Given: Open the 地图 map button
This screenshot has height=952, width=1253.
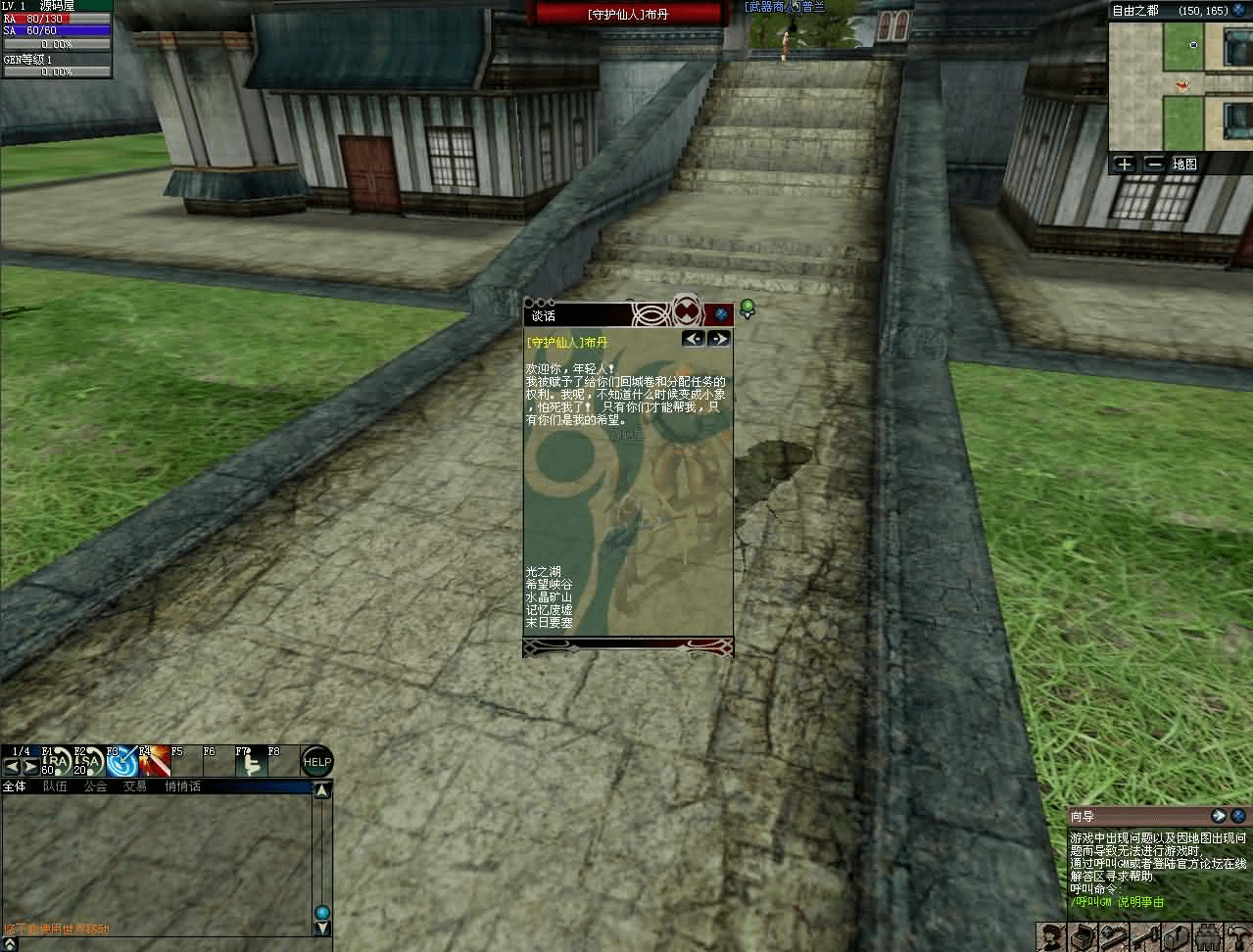Looking at the screenshot, I should click(1185, 165).
